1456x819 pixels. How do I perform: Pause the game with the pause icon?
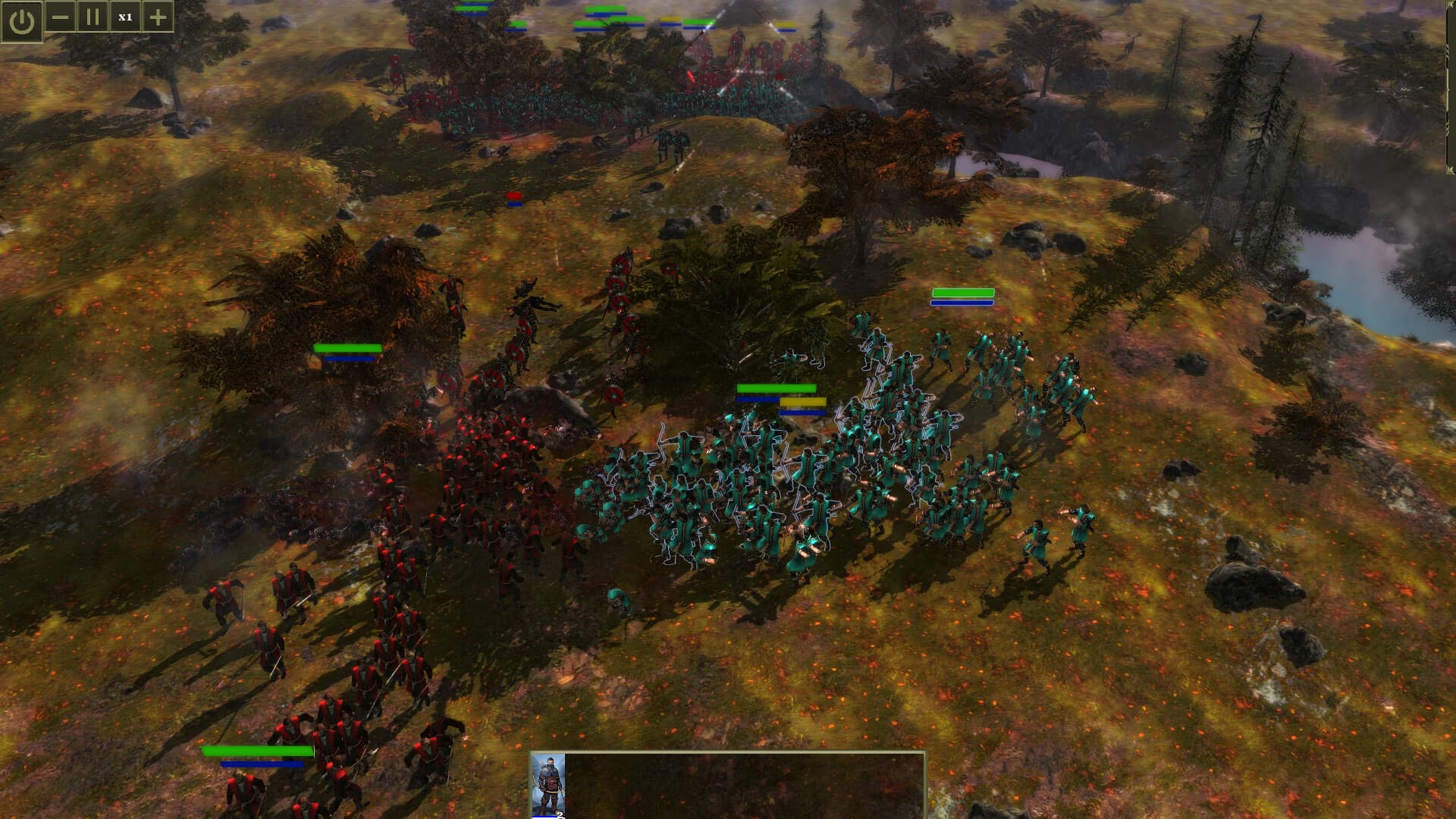pos(92,15)
